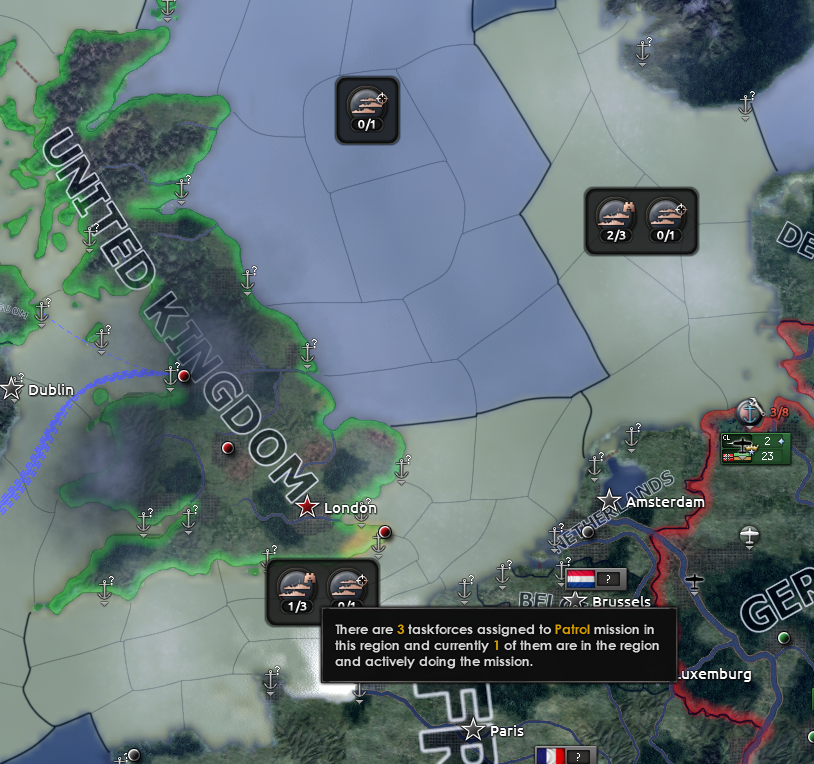Image resolution: width=814 pixels, height=764 pixels.
Task: Select the lone 0/1 naval mission icon
Action: [x=367, y=109]
